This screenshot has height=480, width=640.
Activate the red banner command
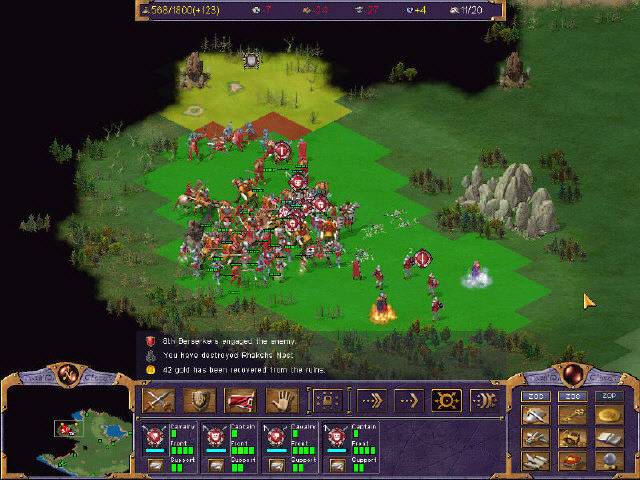pyautogui.click(x=240, y=400)
